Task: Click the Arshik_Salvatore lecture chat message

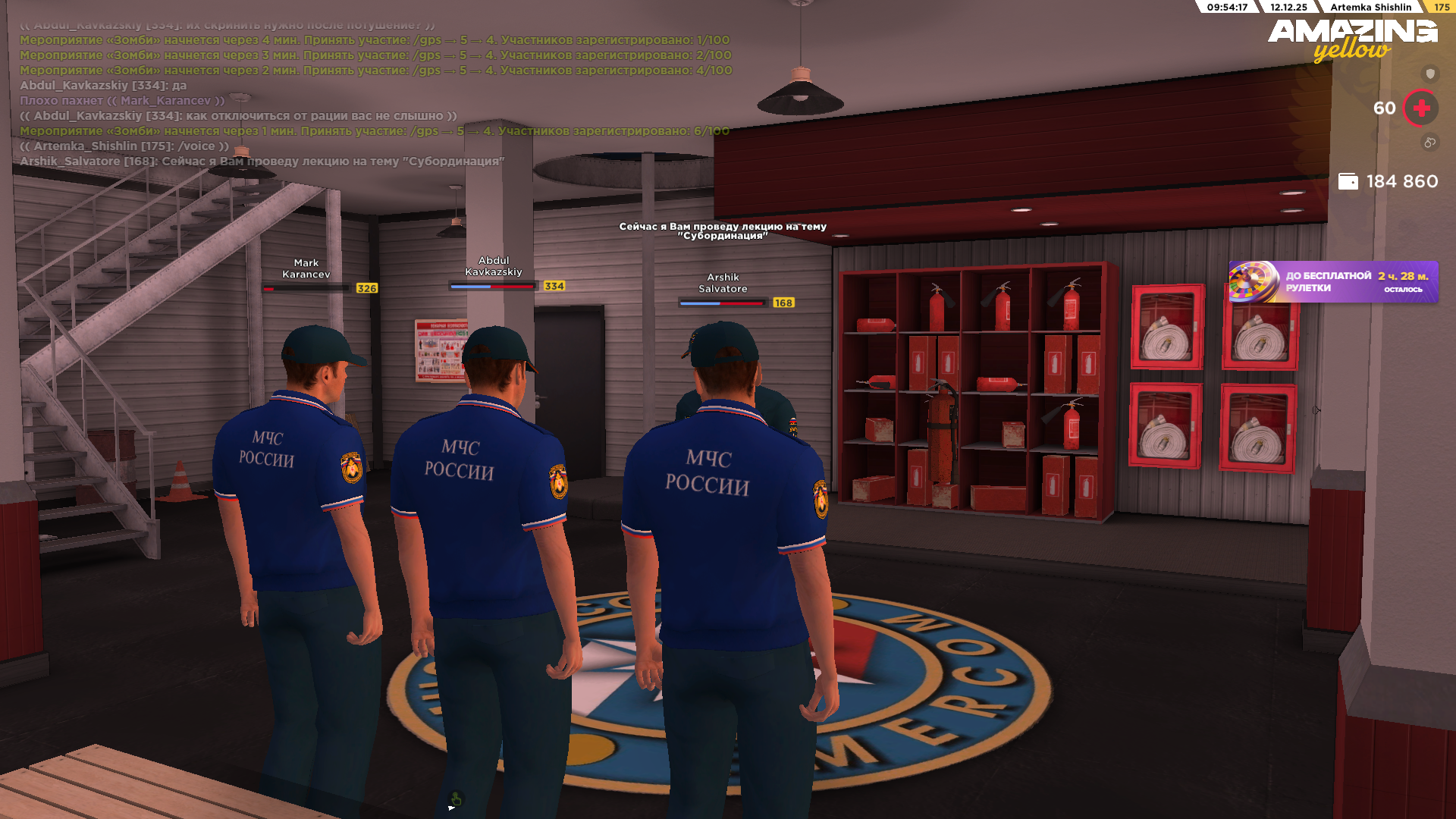Action: click(x=262, y=162)
